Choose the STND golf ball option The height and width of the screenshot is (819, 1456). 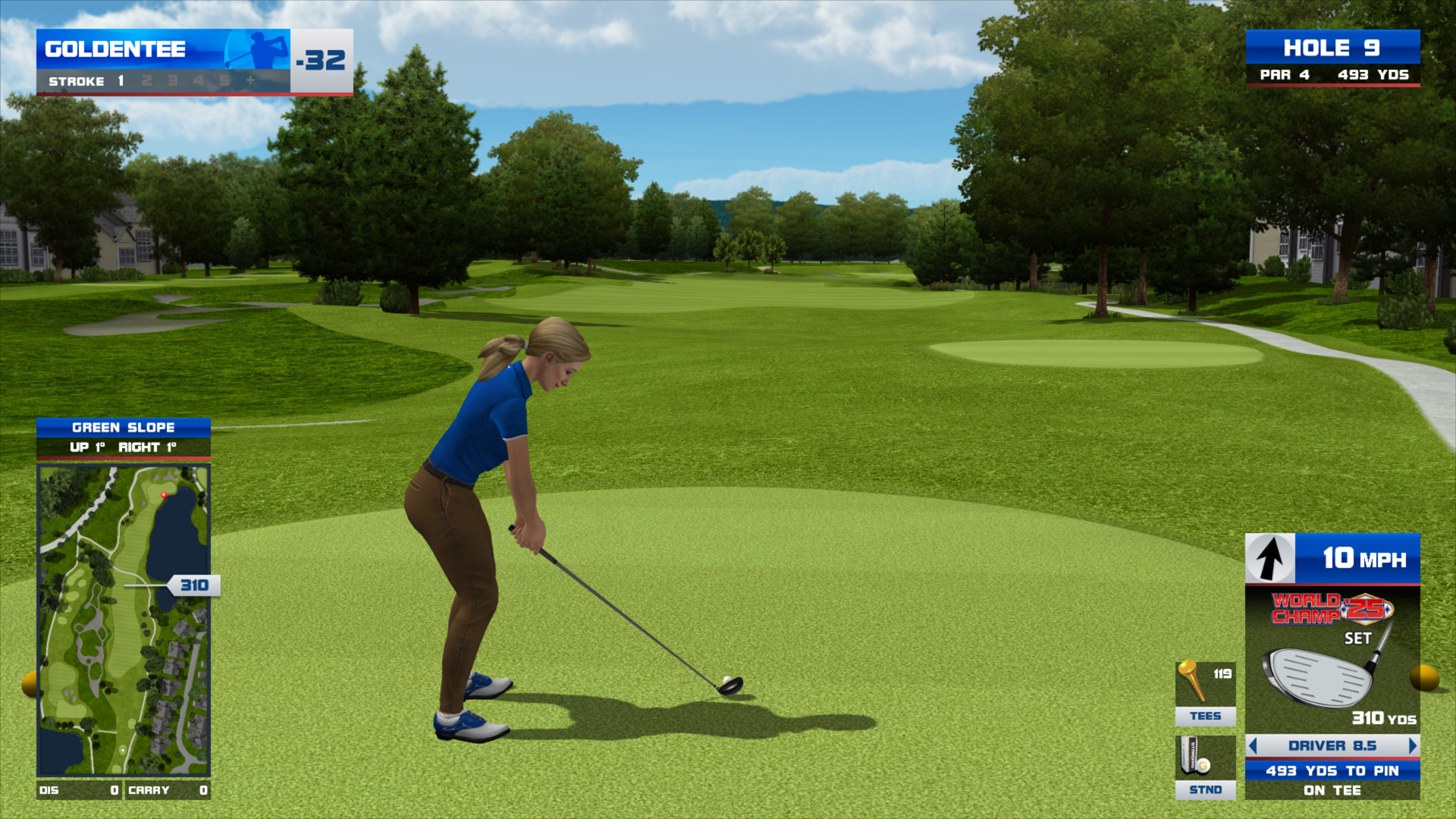1205,767
